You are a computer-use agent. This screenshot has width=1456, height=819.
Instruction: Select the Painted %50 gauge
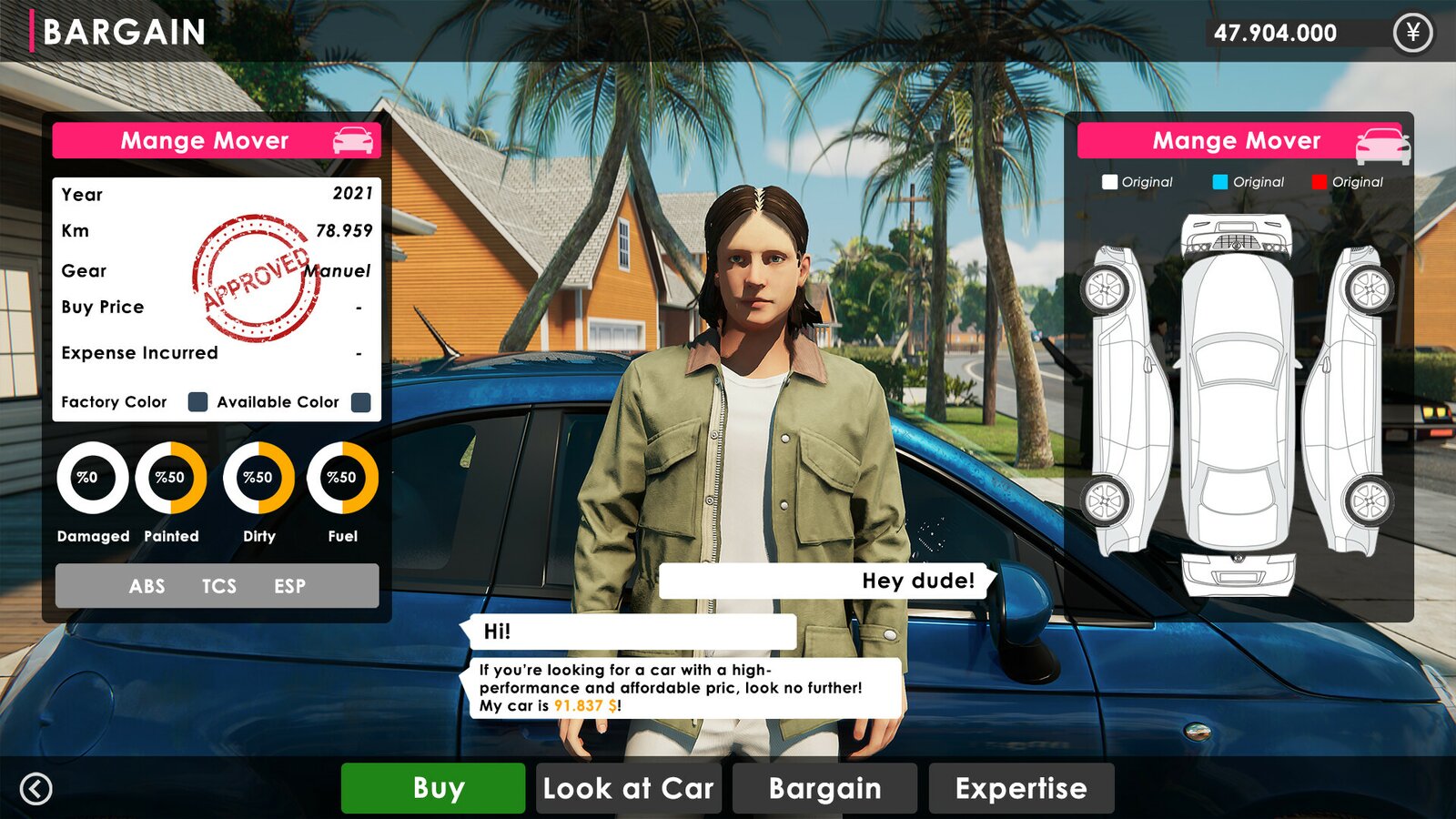click(171, 479)
